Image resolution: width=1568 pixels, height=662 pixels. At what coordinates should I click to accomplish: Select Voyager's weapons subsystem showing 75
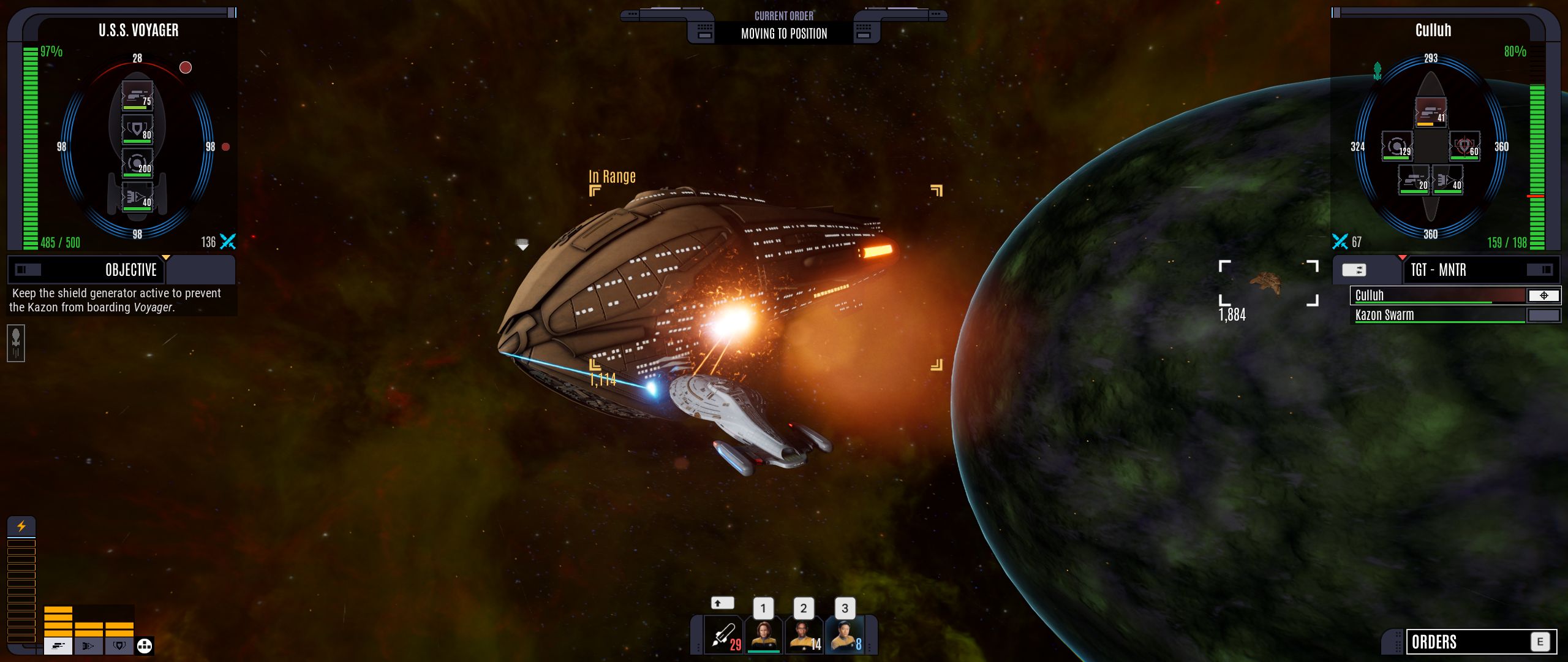point(137,96)
